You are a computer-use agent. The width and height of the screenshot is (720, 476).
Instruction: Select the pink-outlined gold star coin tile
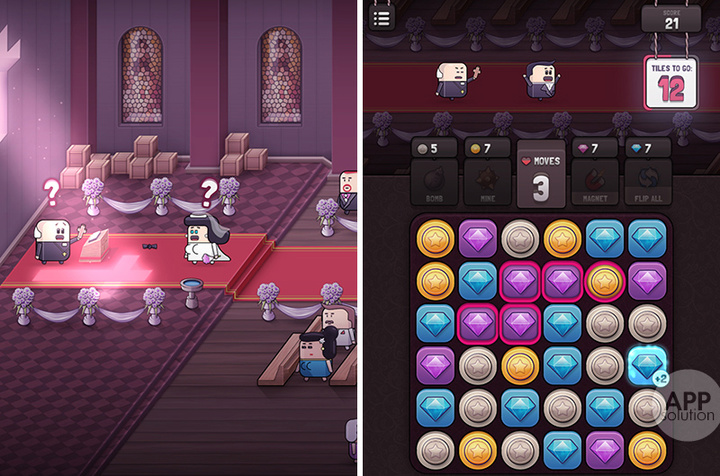pyautogui.click(x=604, y=280)
